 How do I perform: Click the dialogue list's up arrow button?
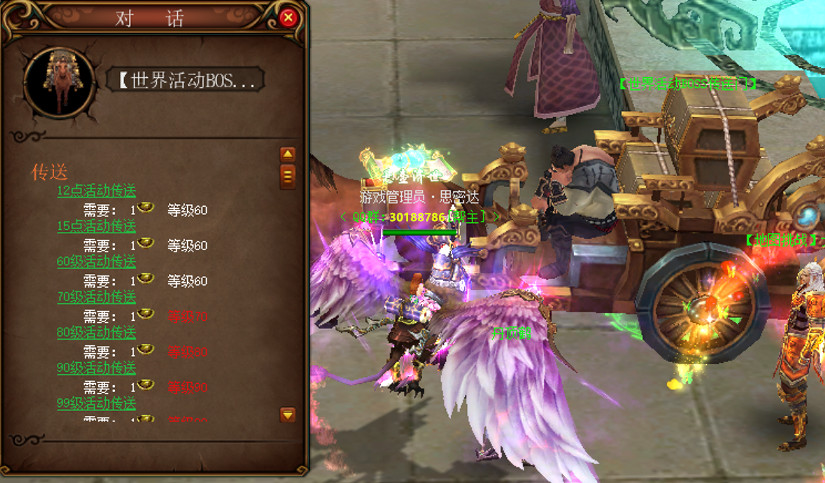click(x=288, y=154)
